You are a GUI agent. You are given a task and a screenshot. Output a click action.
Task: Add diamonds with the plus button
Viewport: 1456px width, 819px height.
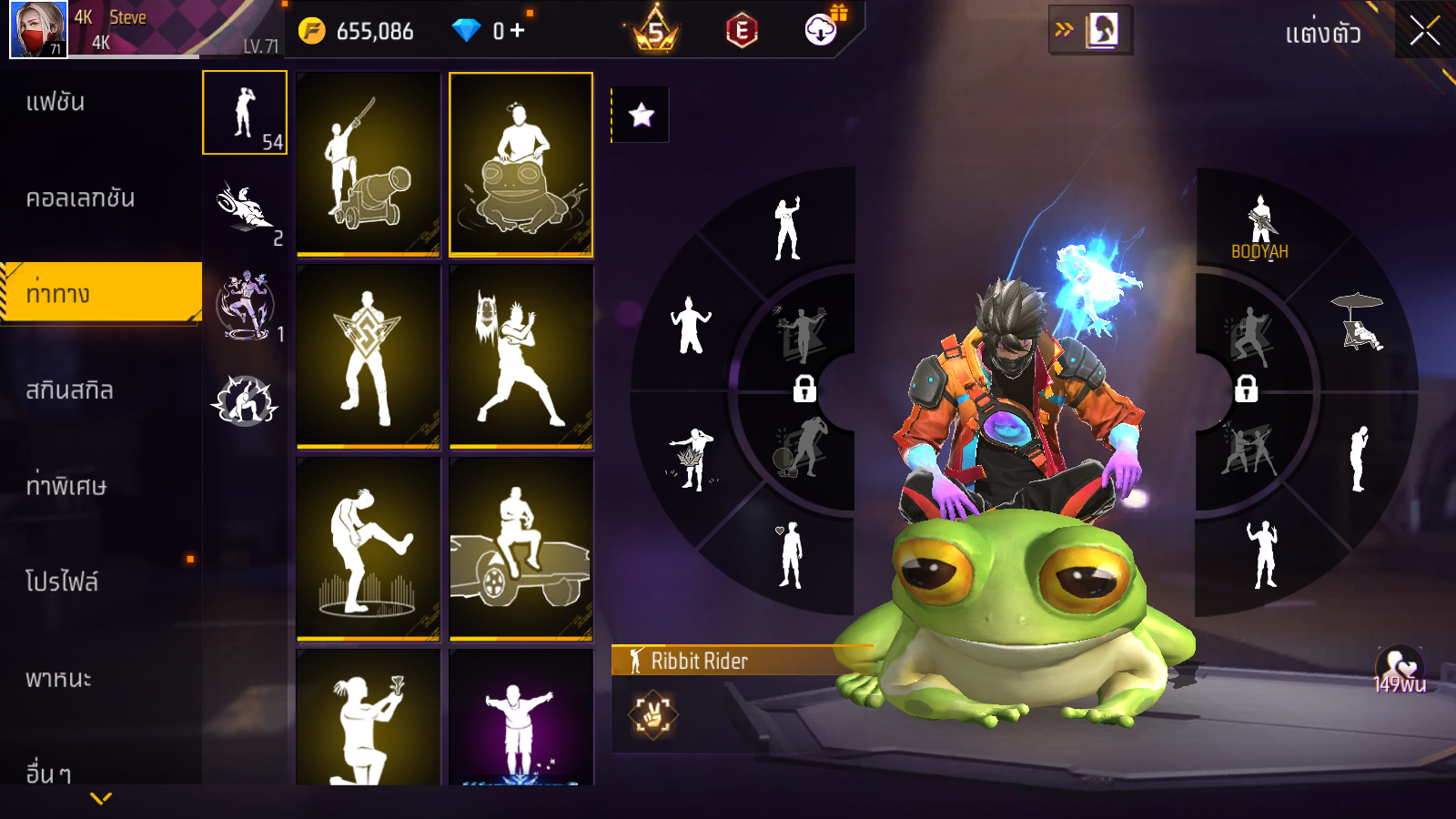pos(518,31)
